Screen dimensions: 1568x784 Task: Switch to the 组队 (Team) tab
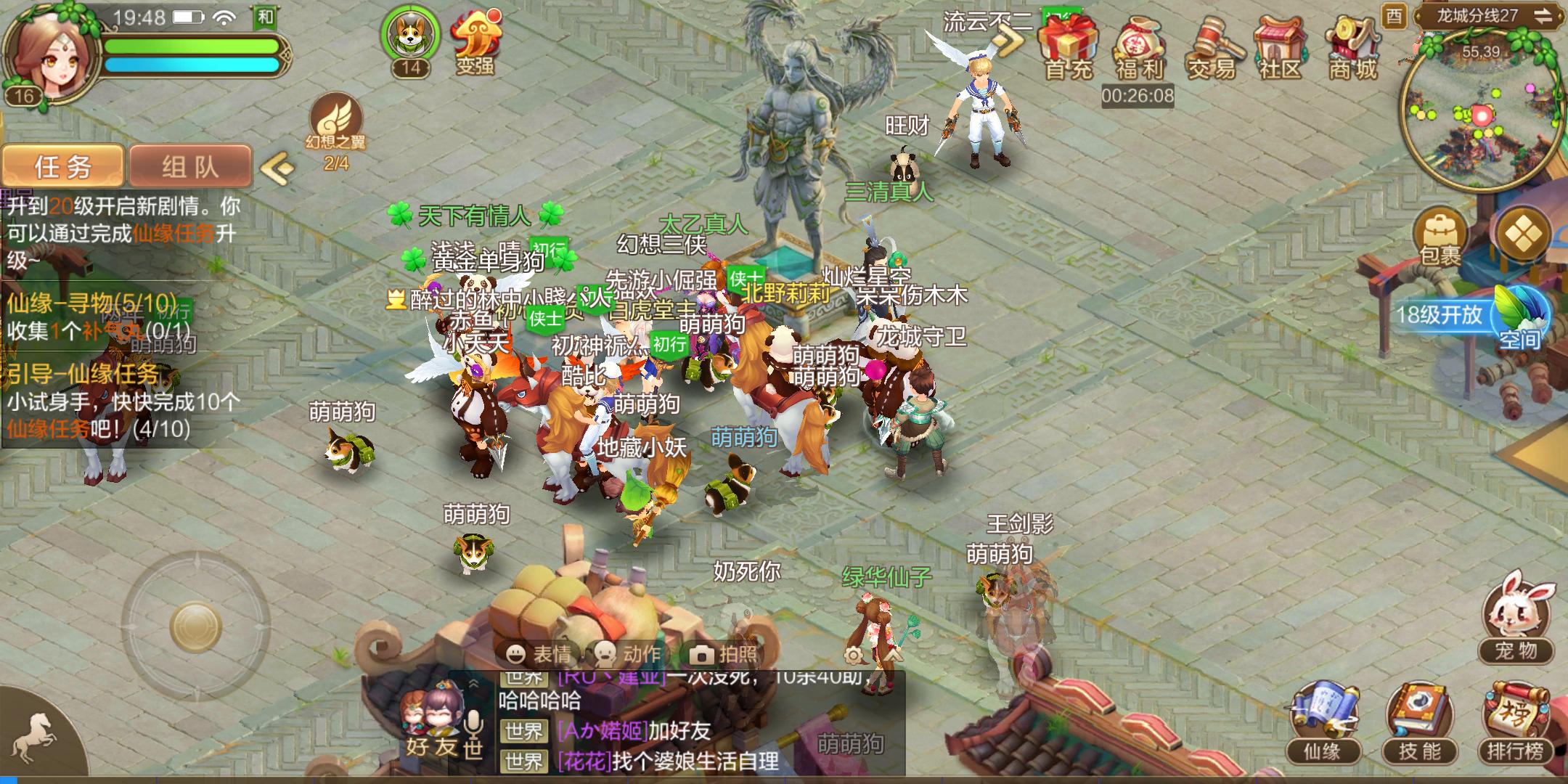pyautogui.click(x=190, y=166)
